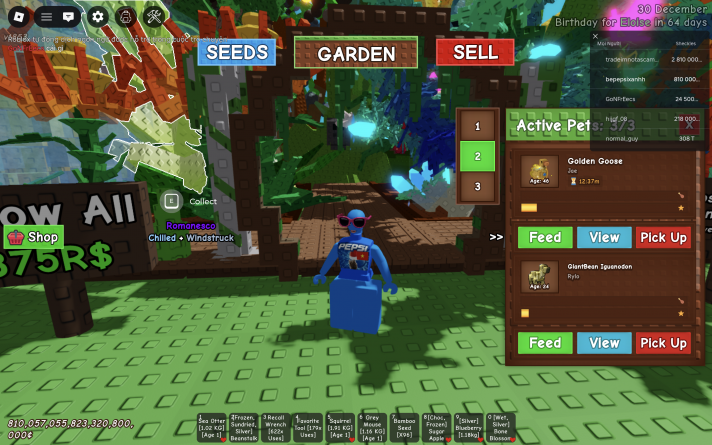View the GiantBean Iguanodon pet
712x445 pixels.
coord(604,343)
